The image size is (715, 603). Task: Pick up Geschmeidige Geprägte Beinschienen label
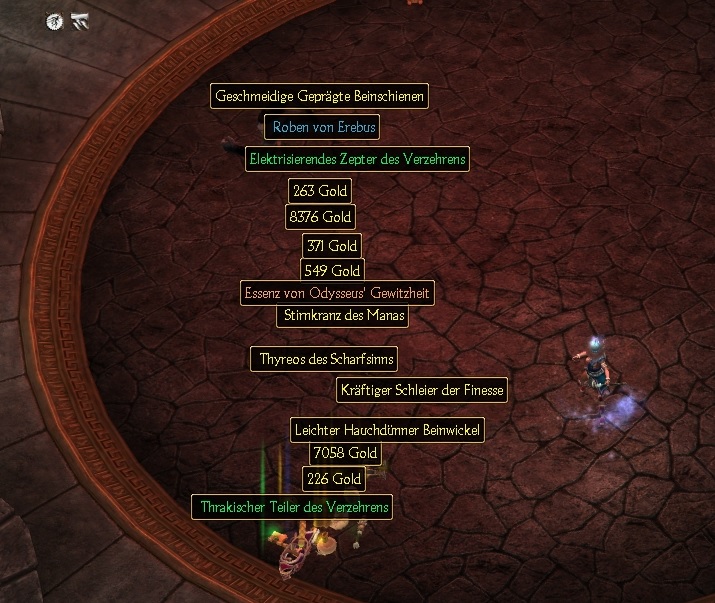tap(320, 96)
